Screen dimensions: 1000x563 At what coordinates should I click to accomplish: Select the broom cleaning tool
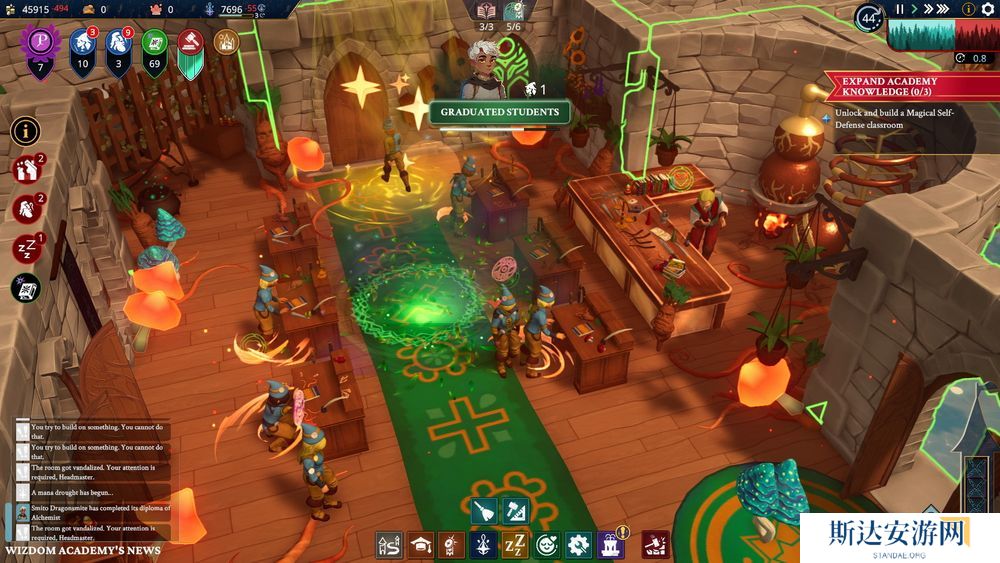click(484, 511)
